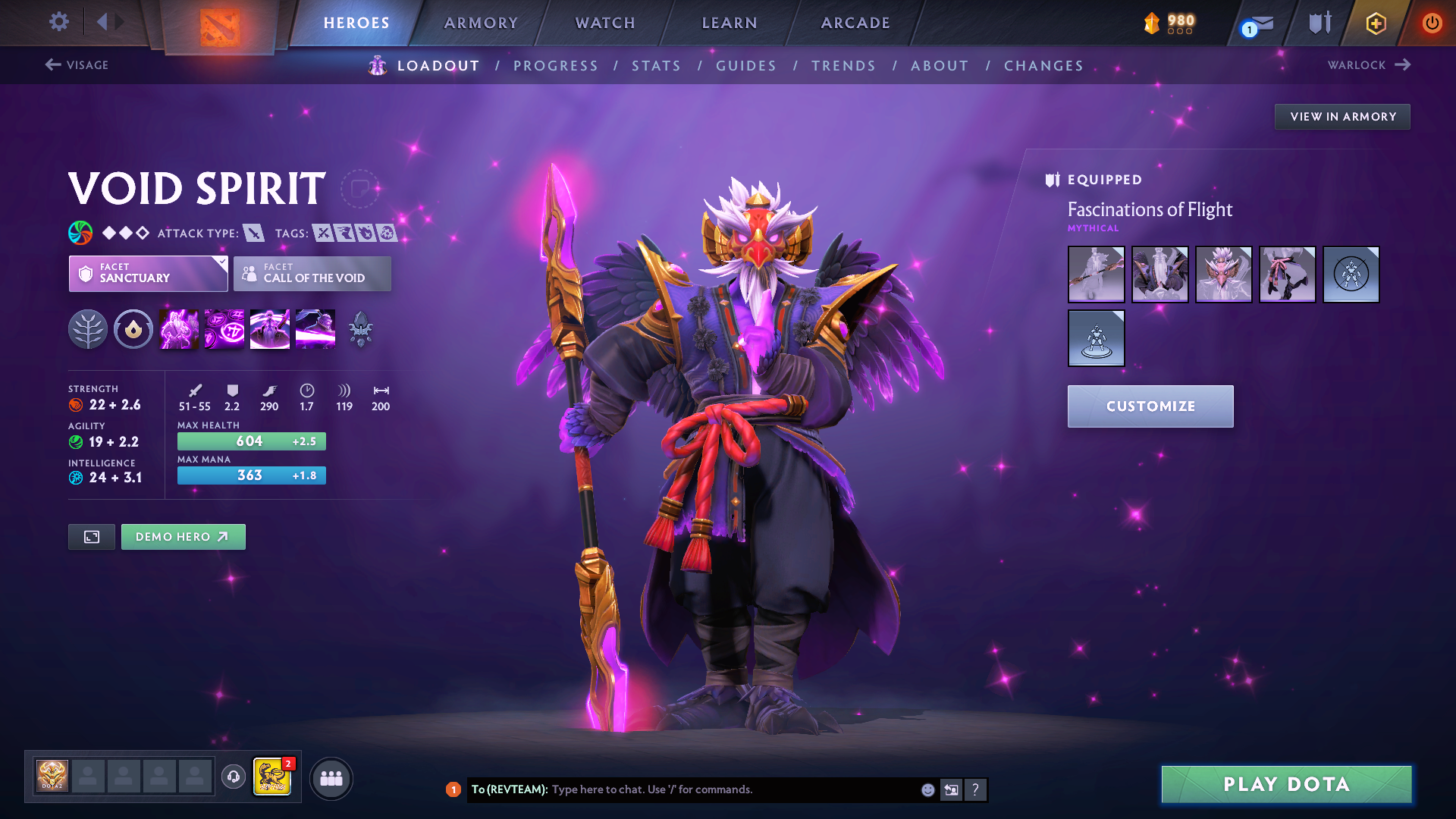Click the DEMO HERO button
The width and height of the screenshot is (1456, 819).
tap(183, 536)
